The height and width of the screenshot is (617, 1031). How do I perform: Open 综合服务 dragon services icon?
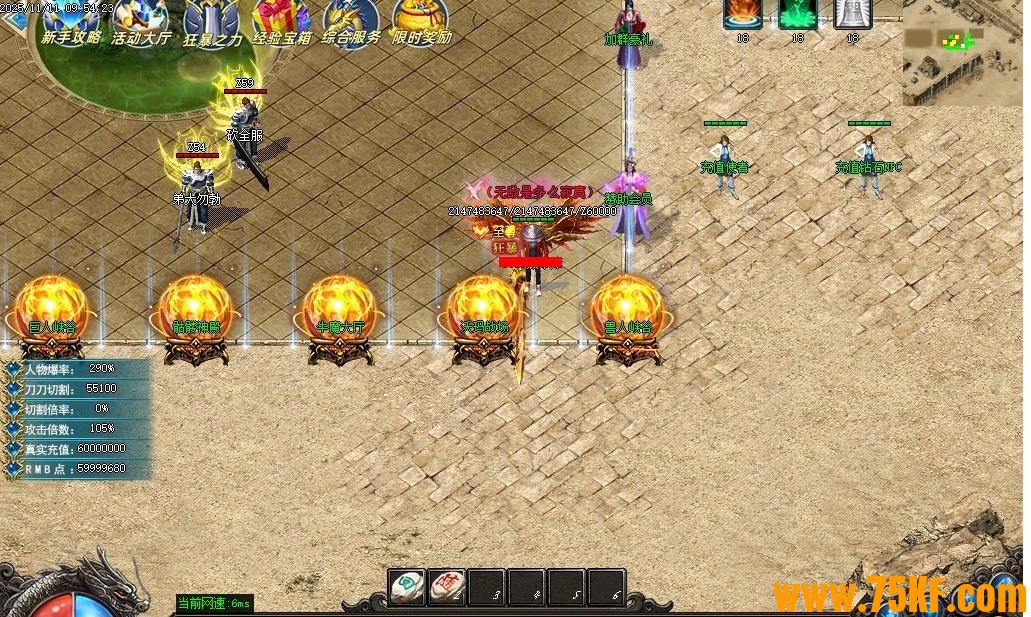point(351,20)
